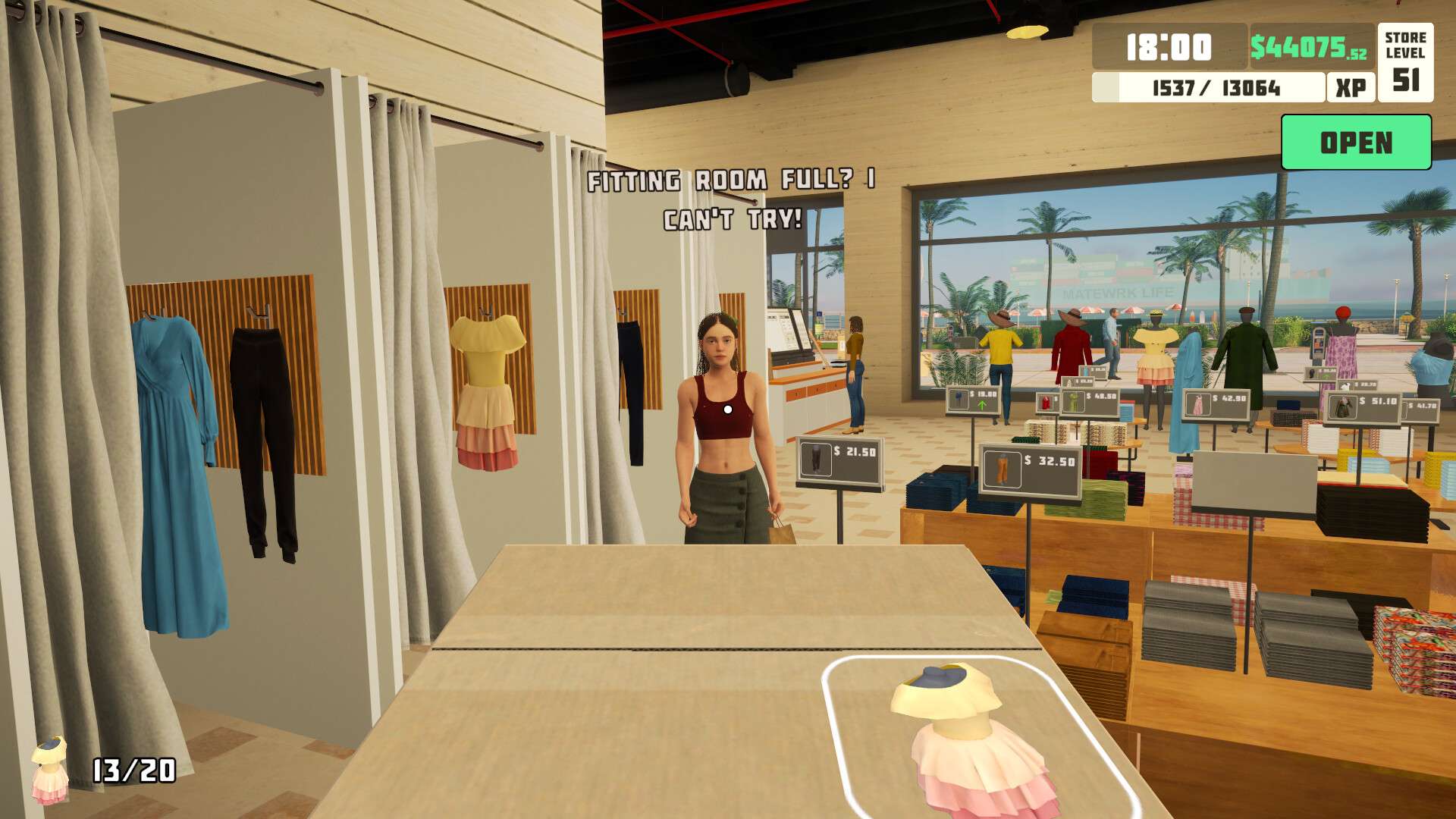Viewport: 1456px width, 819px height.
Task: Toggle the green price increase arrow on the $18.00 sign
Action: [x=981, y=406]
